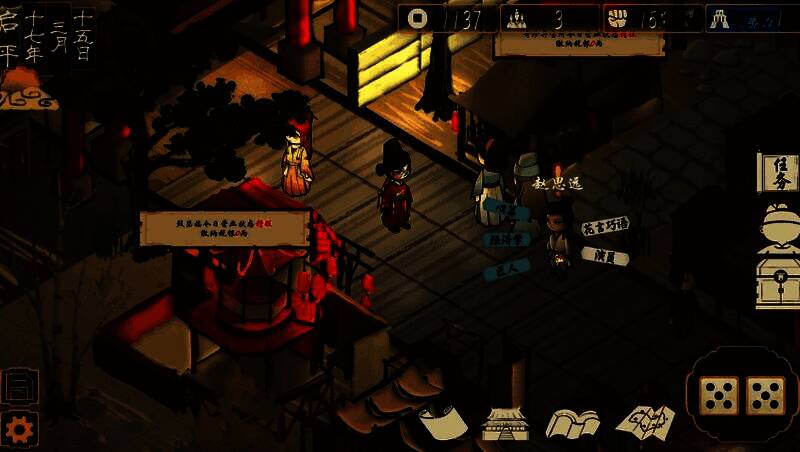
Task: Open the paper scroll icon
Action: pyautogui.click(x=443, y=423)
